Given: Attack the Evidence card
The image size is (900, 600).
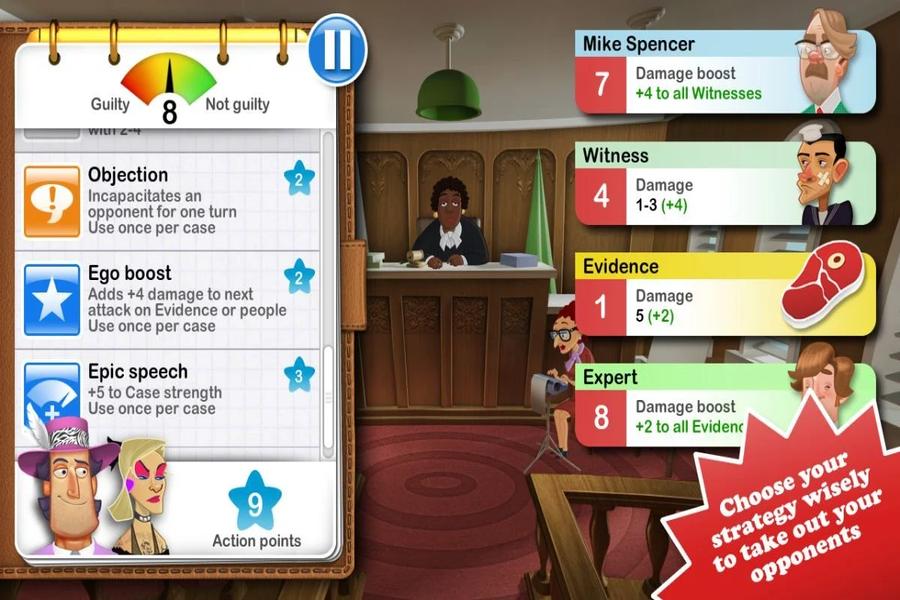Looking at the screenshot, I should tap(724, 294).
